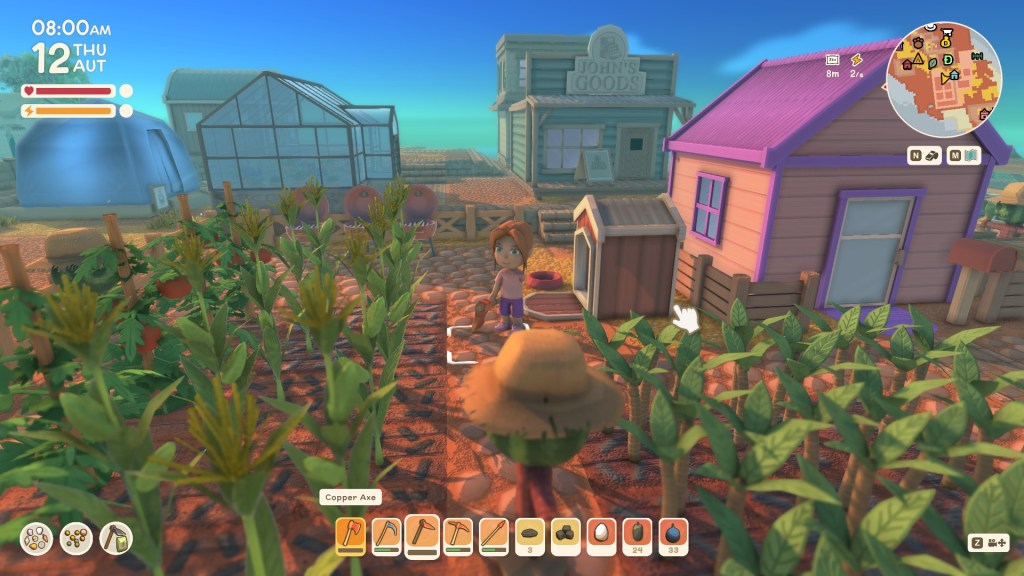This screenshot has width=1024, height=576.
Task: Pick the spear tool slot
Action: [x=494, y=535]
